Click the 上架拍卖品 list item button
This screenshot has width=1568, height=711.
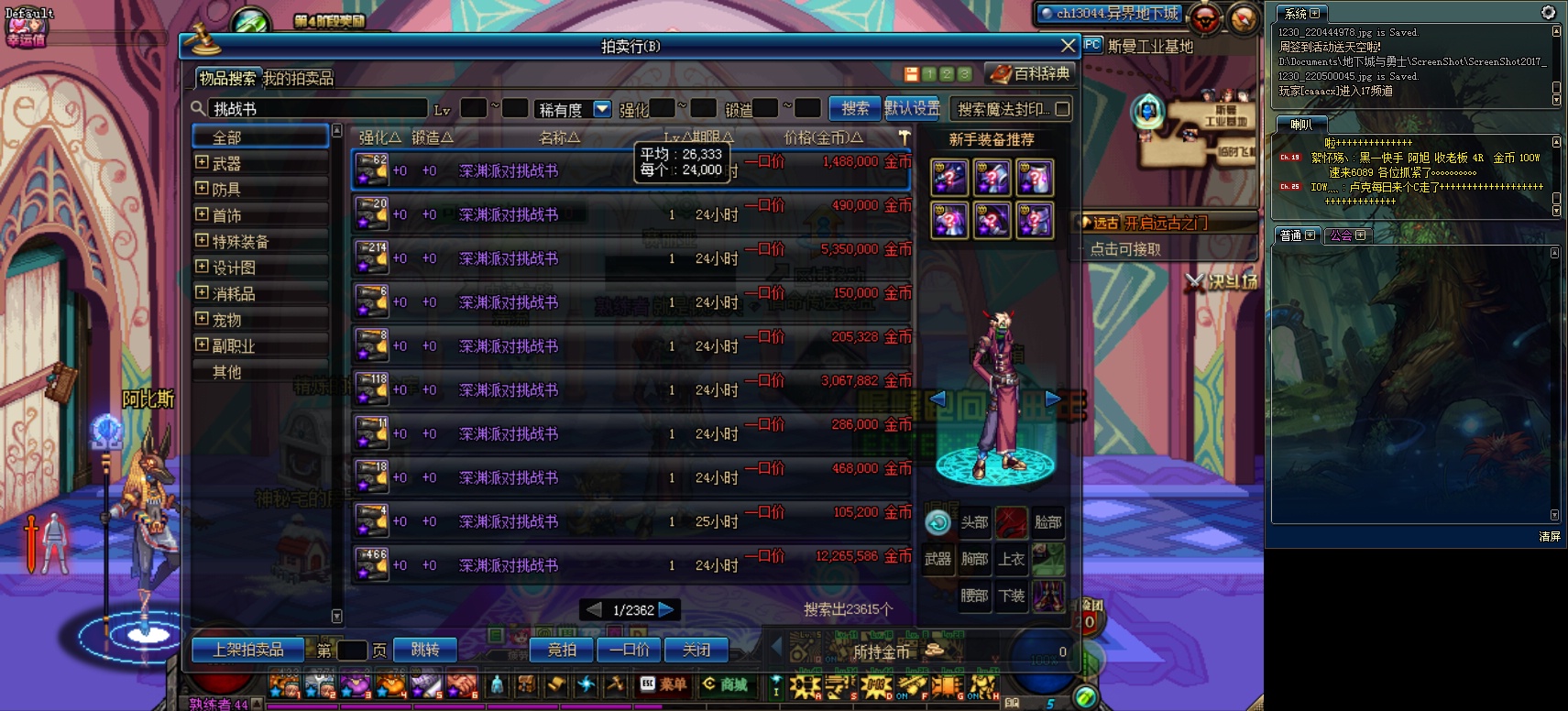coord(247,650)
